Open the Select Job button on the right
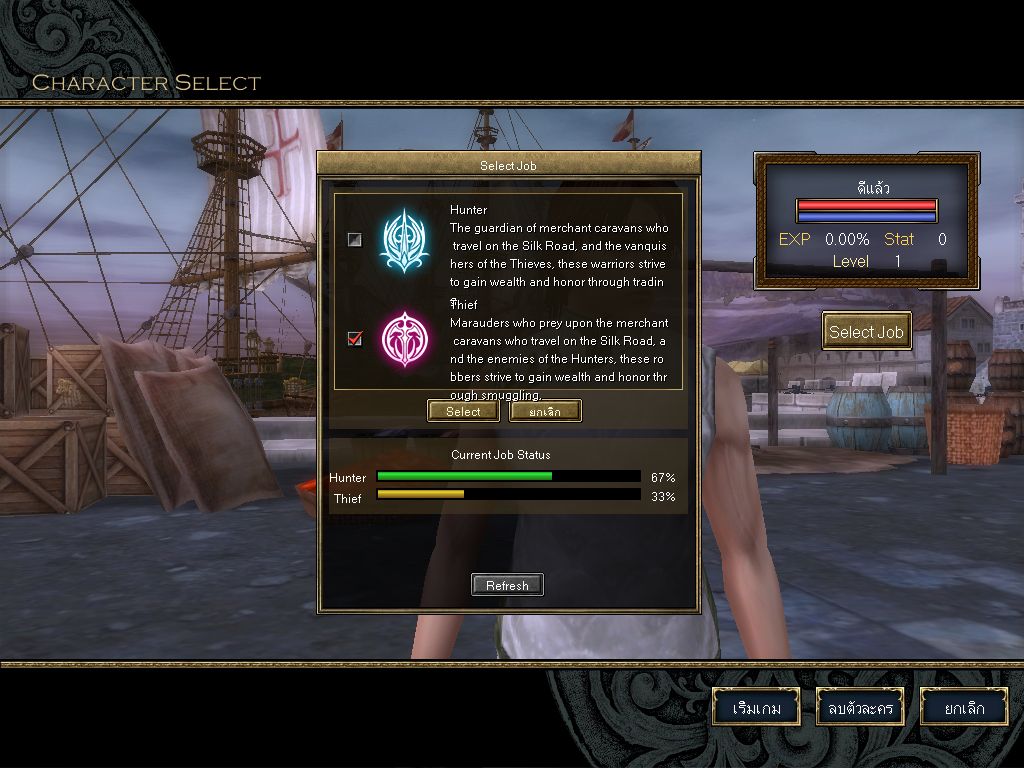 (x=866, y=332)
